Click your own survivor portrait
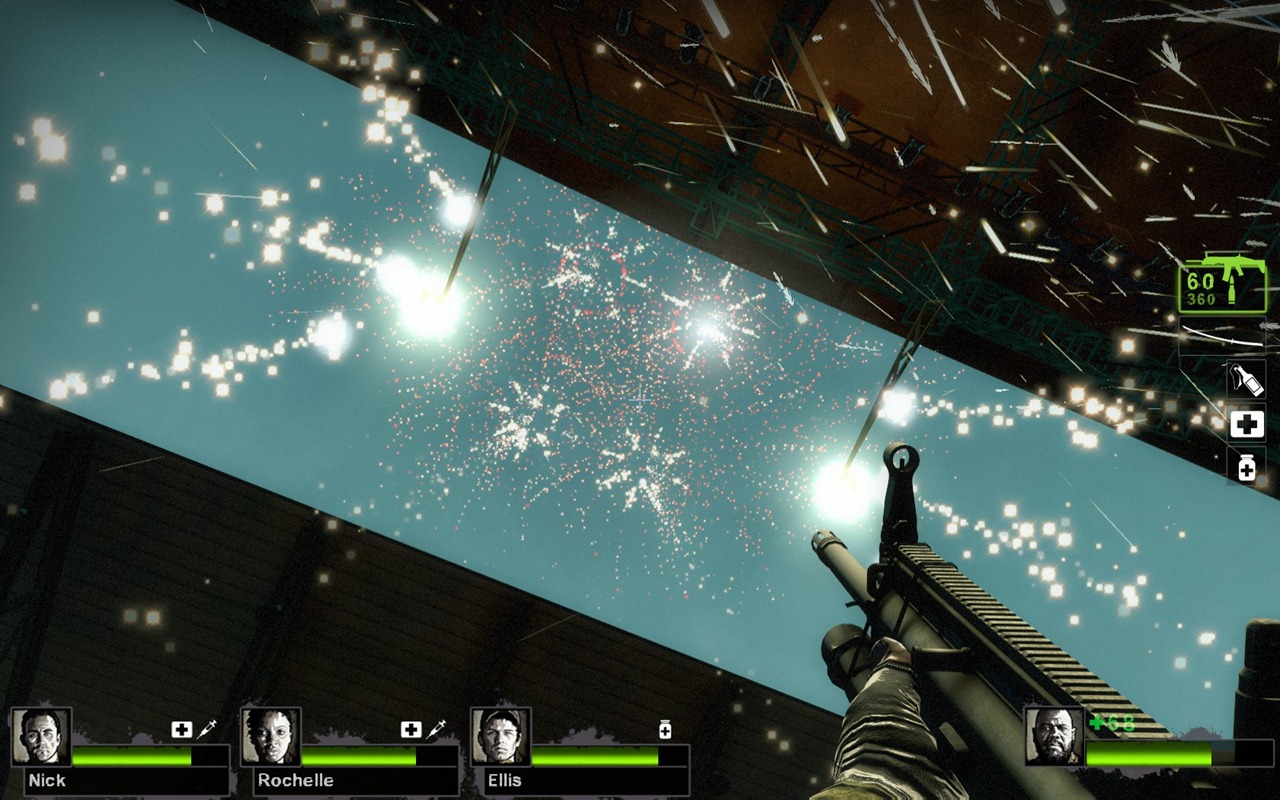Viewport: 1280px width, 800px height. (1054, 737)
